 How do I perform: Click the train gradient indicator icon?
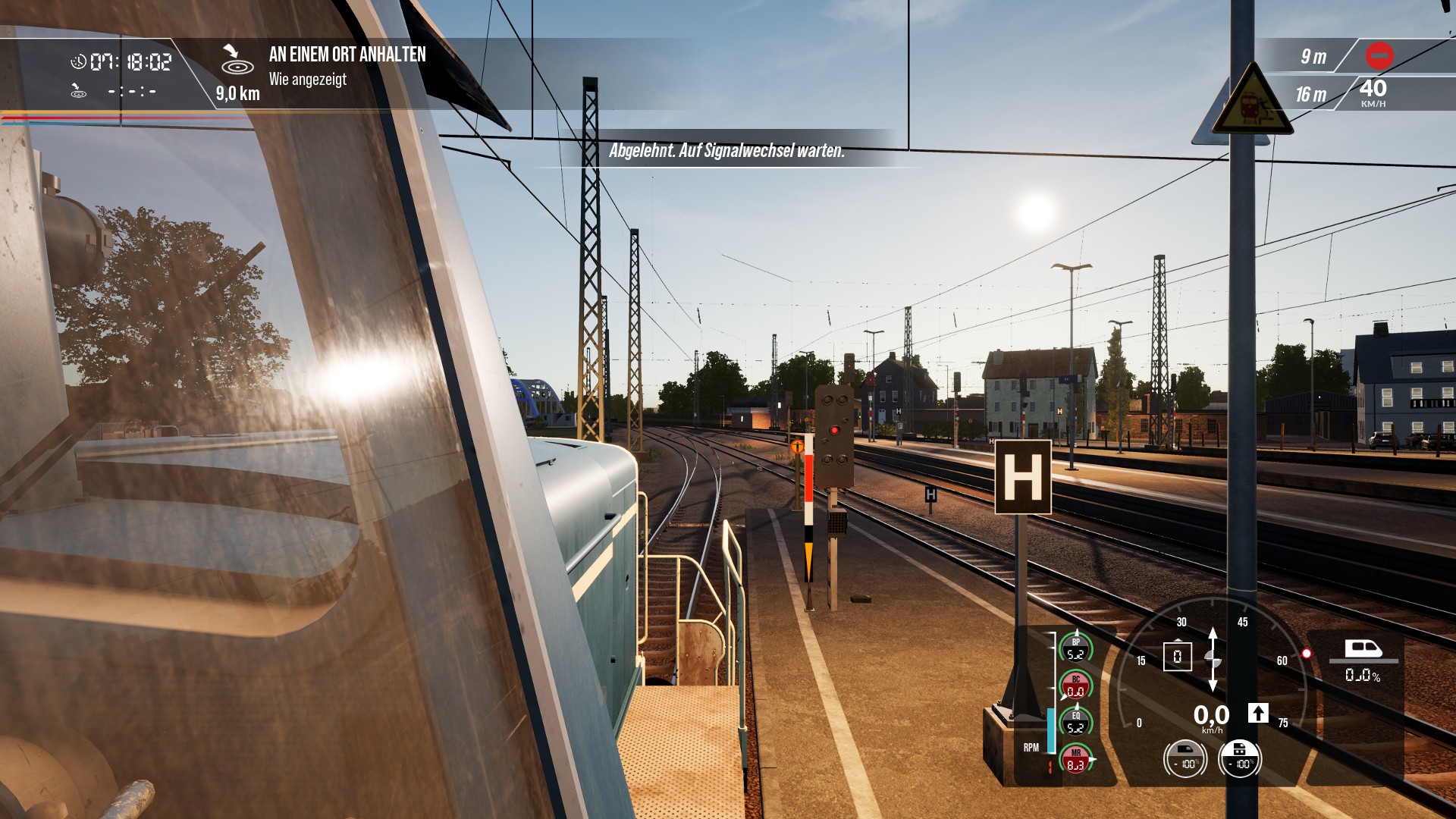point(1363,649)
